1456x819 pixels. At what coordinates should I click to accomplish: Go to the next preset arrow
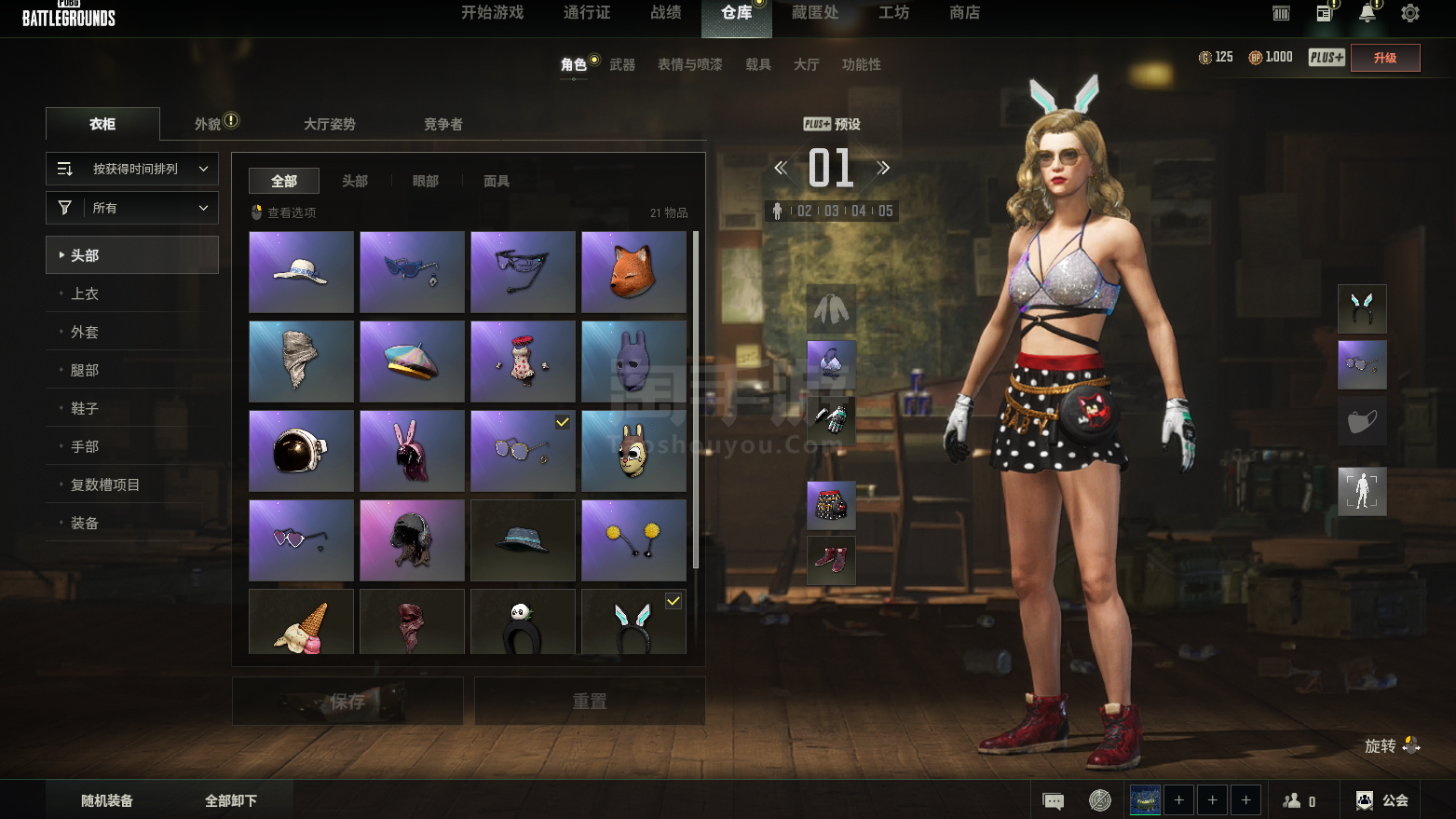(x=883, y=168)
